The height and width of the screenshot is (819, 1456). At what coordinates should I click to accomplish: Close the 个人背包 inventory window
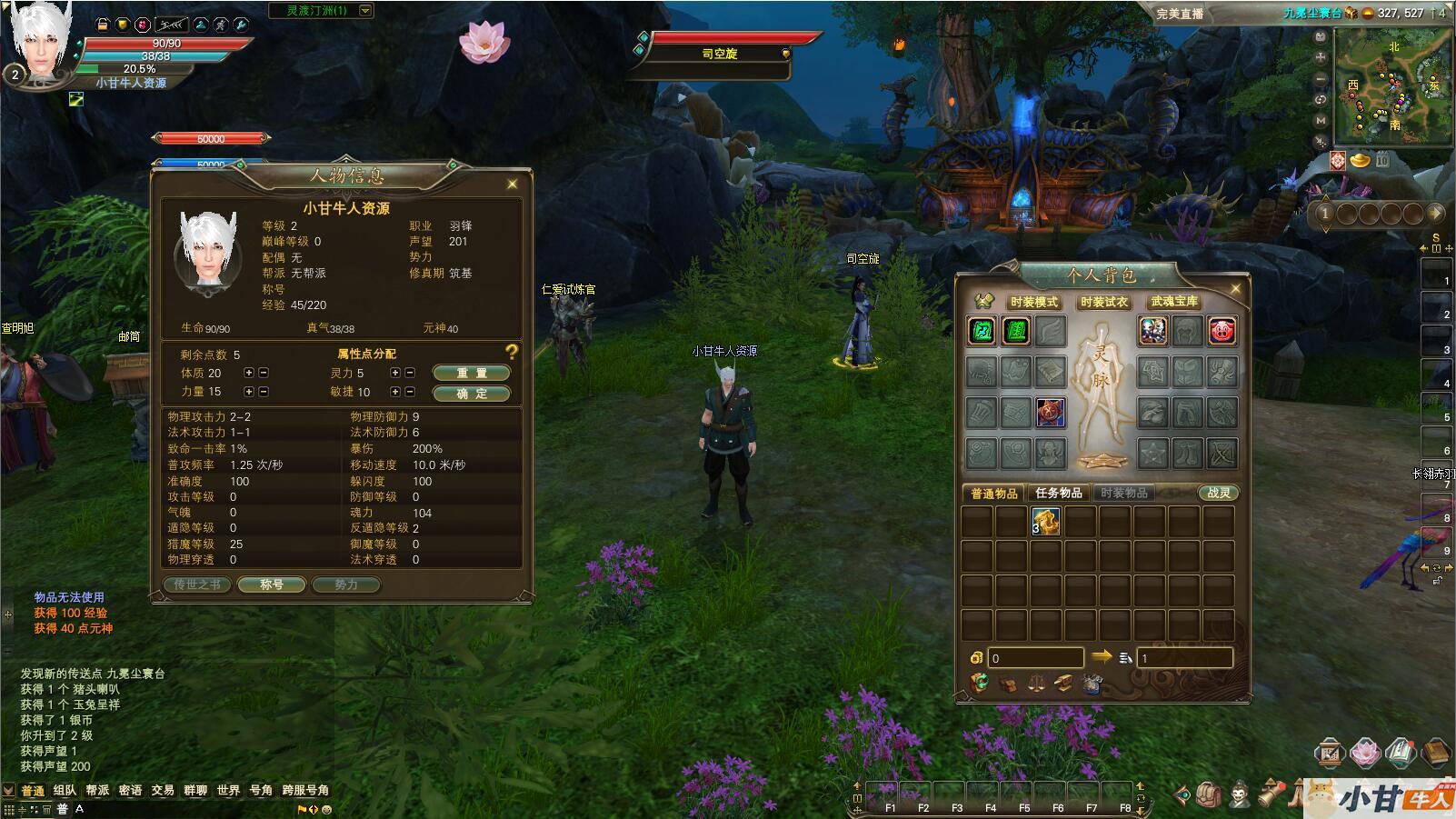1235,289
